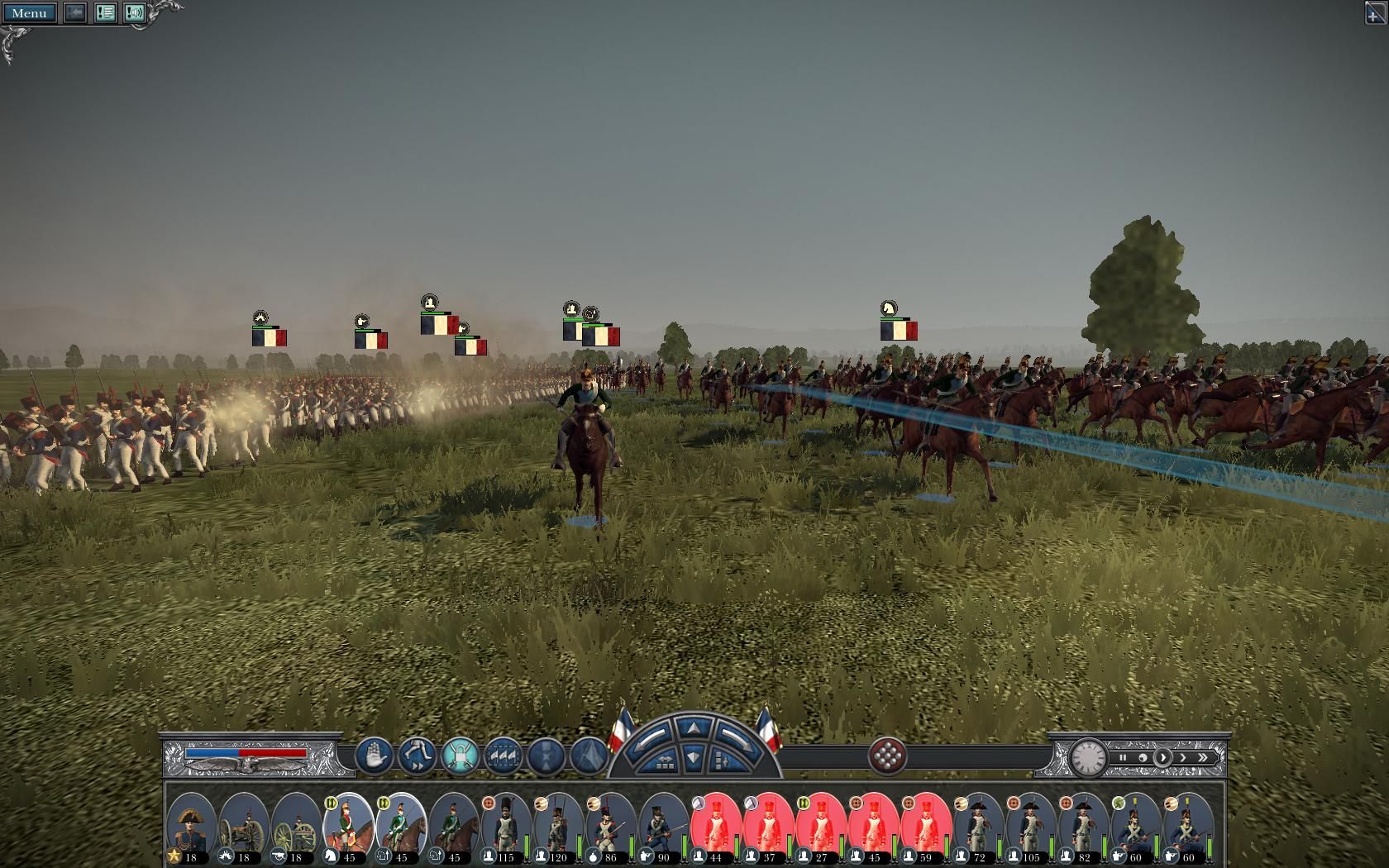Set battle speed to fastest double-arrow
This screenshot has height=868, width=1389.
click(1203, 757)
